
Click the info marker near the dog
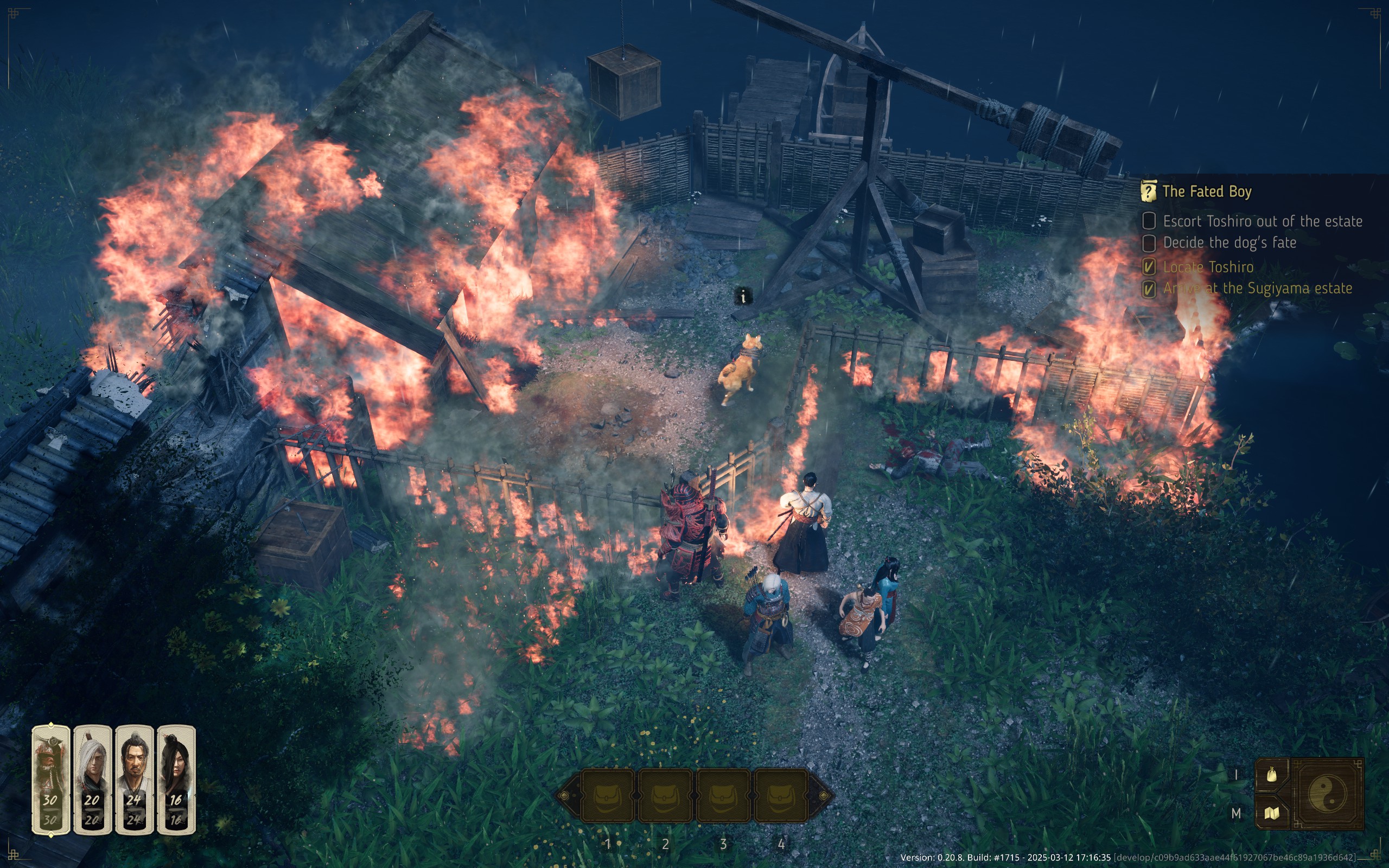pos(743,297)
